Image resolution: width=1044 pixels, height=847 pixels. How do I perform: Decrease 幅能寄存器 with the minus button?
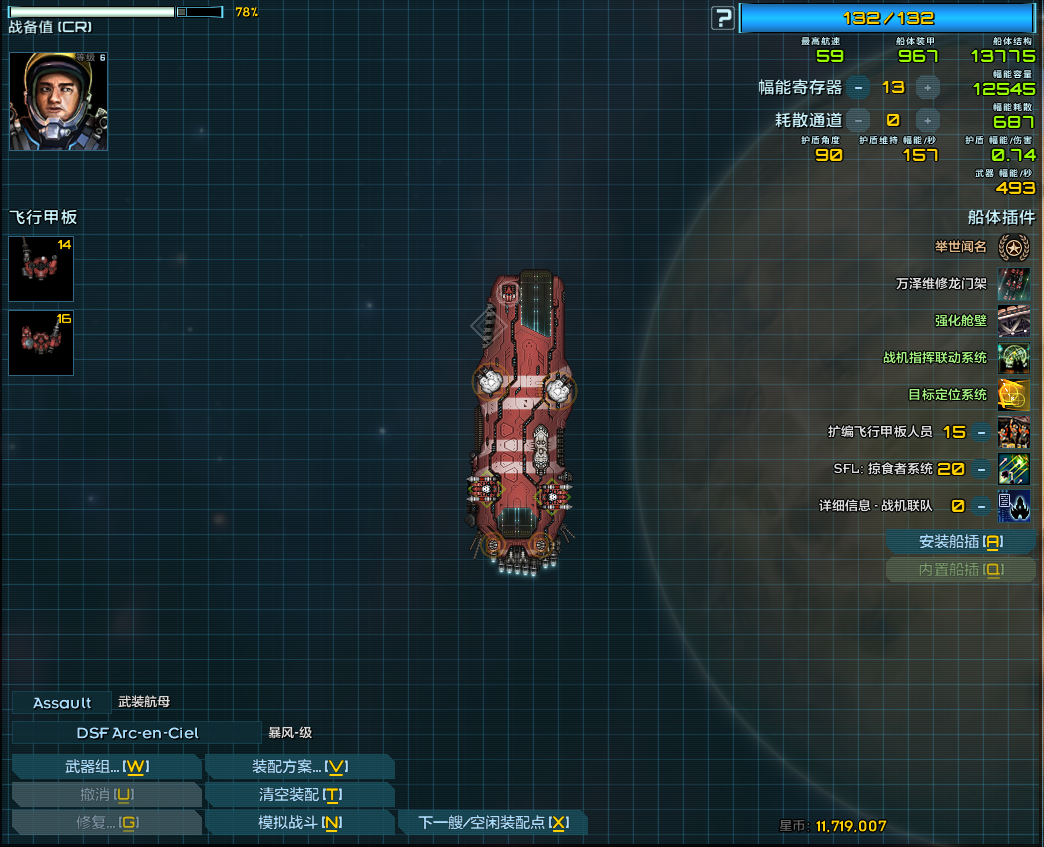858,88
